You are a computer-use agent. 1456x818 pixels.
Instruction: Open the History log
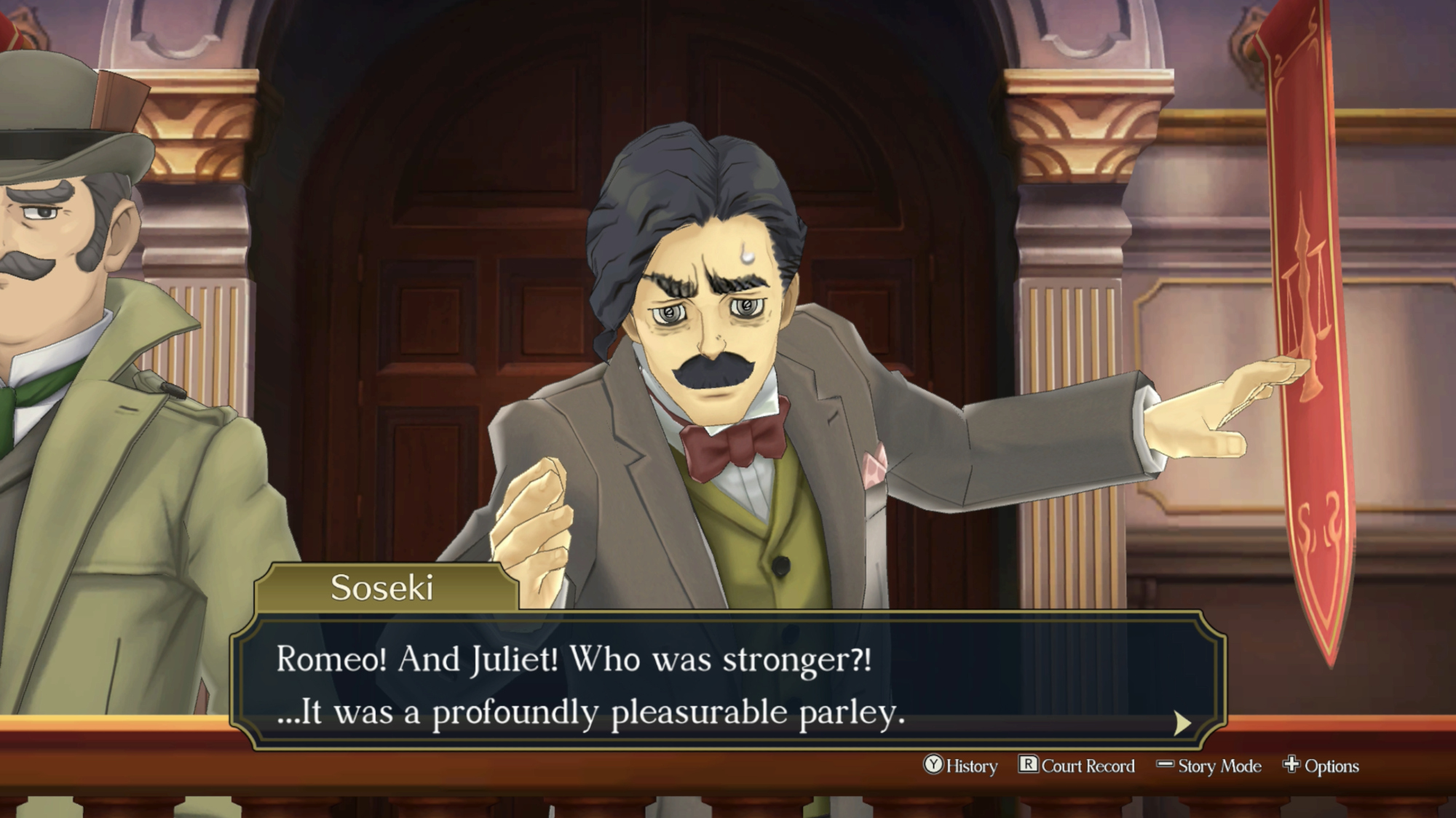pyautogui.click(x=961, y=766)
